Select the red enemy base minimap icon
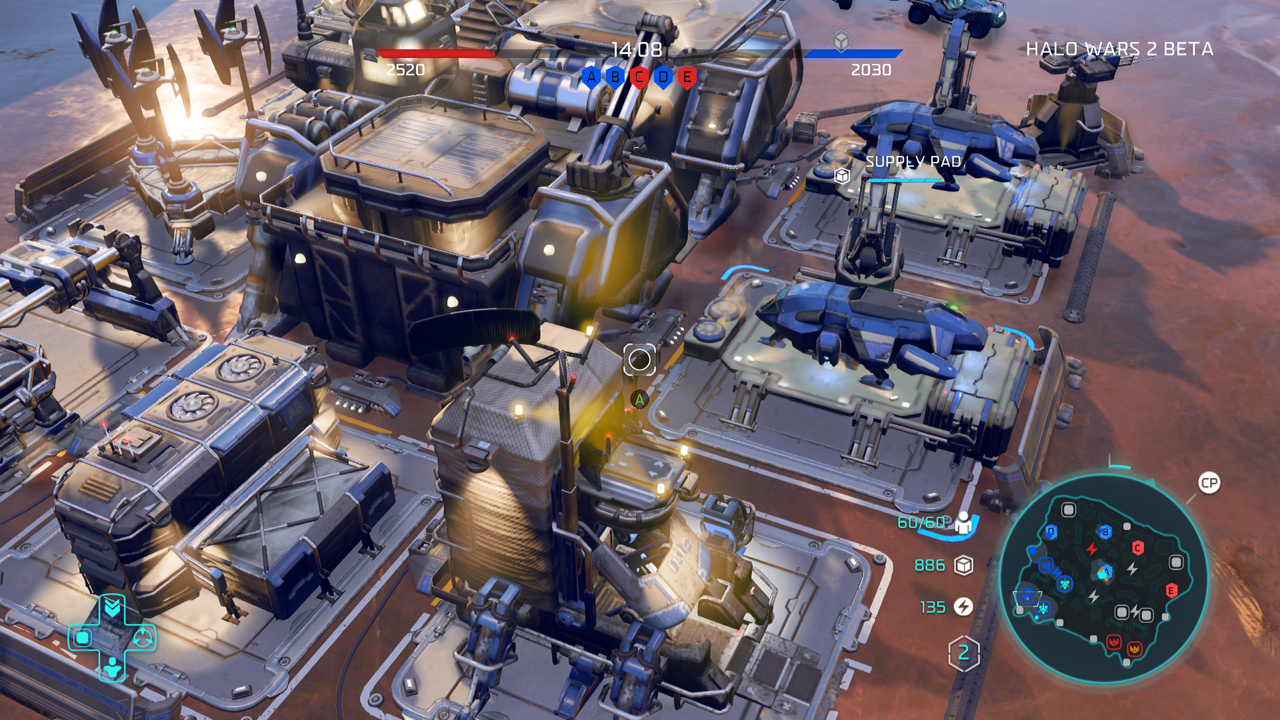This screenshot has width=1280, height=720. click(1114, 641)
